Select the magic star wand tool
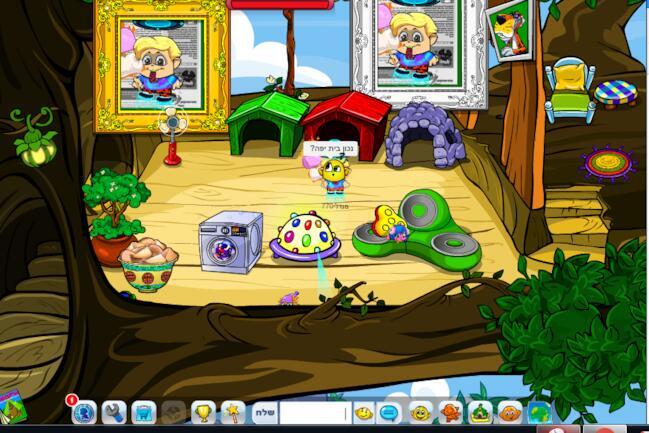 tap(232, 412)
